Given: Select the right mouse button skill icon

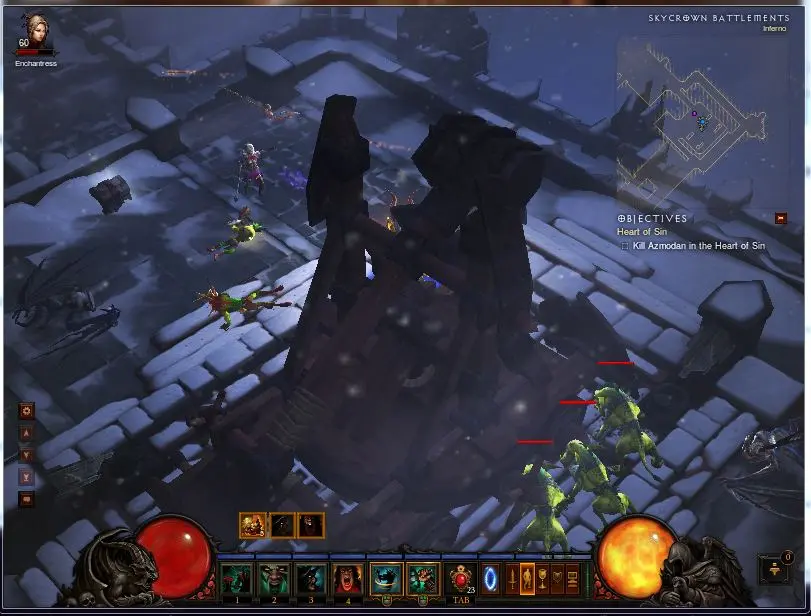Looking at the screenshot, I should [423, 579].
